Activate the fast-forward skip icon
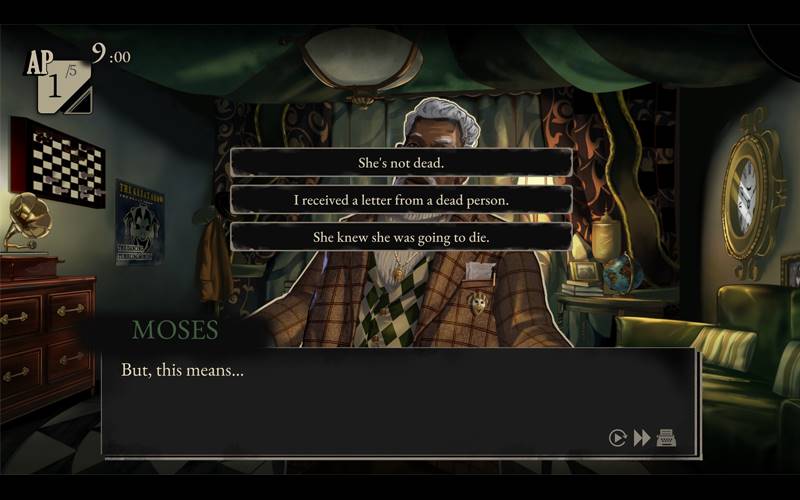Viewport: 800px width, 500px height. 642,437
